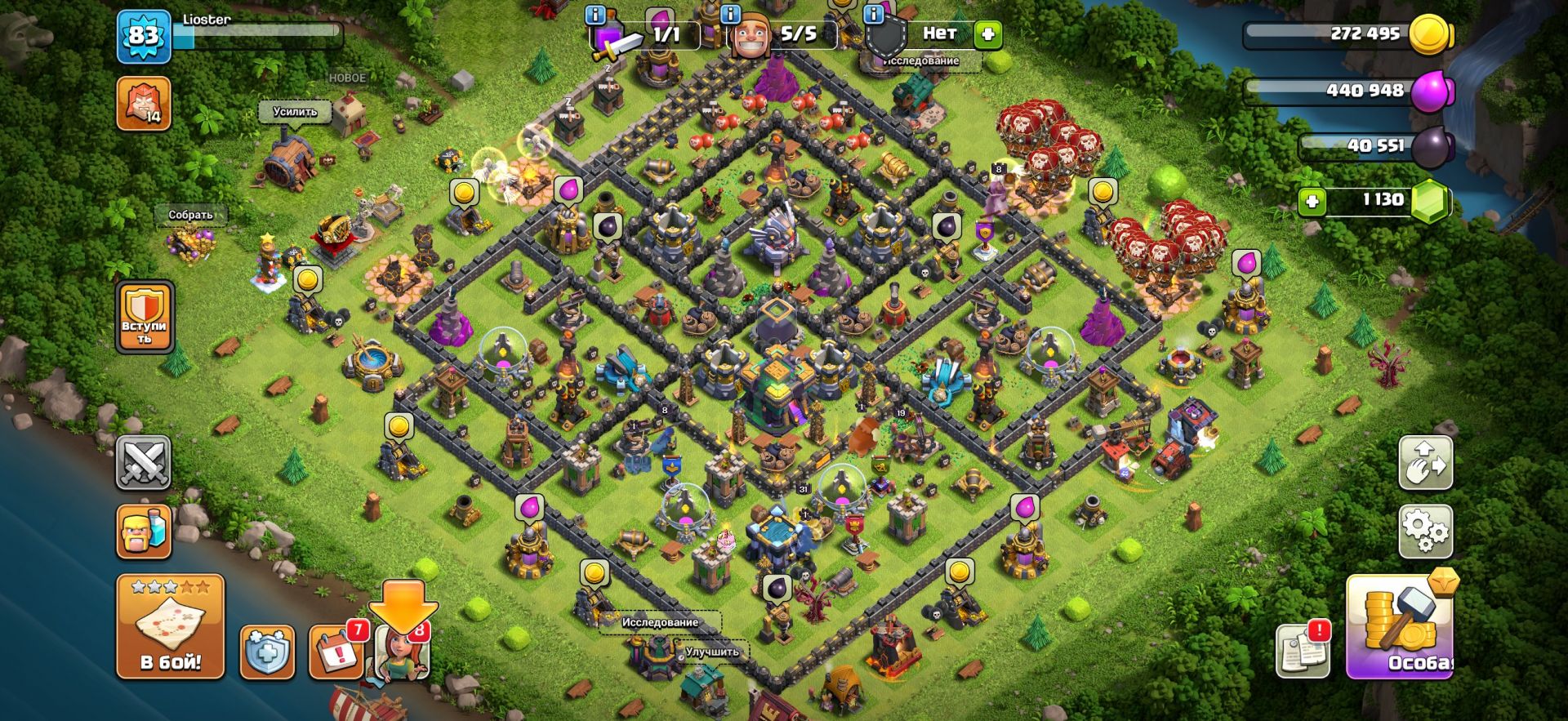Open the crossed swords attack log
Screen dimensions: 1568x721
click(x=144, y=463)
